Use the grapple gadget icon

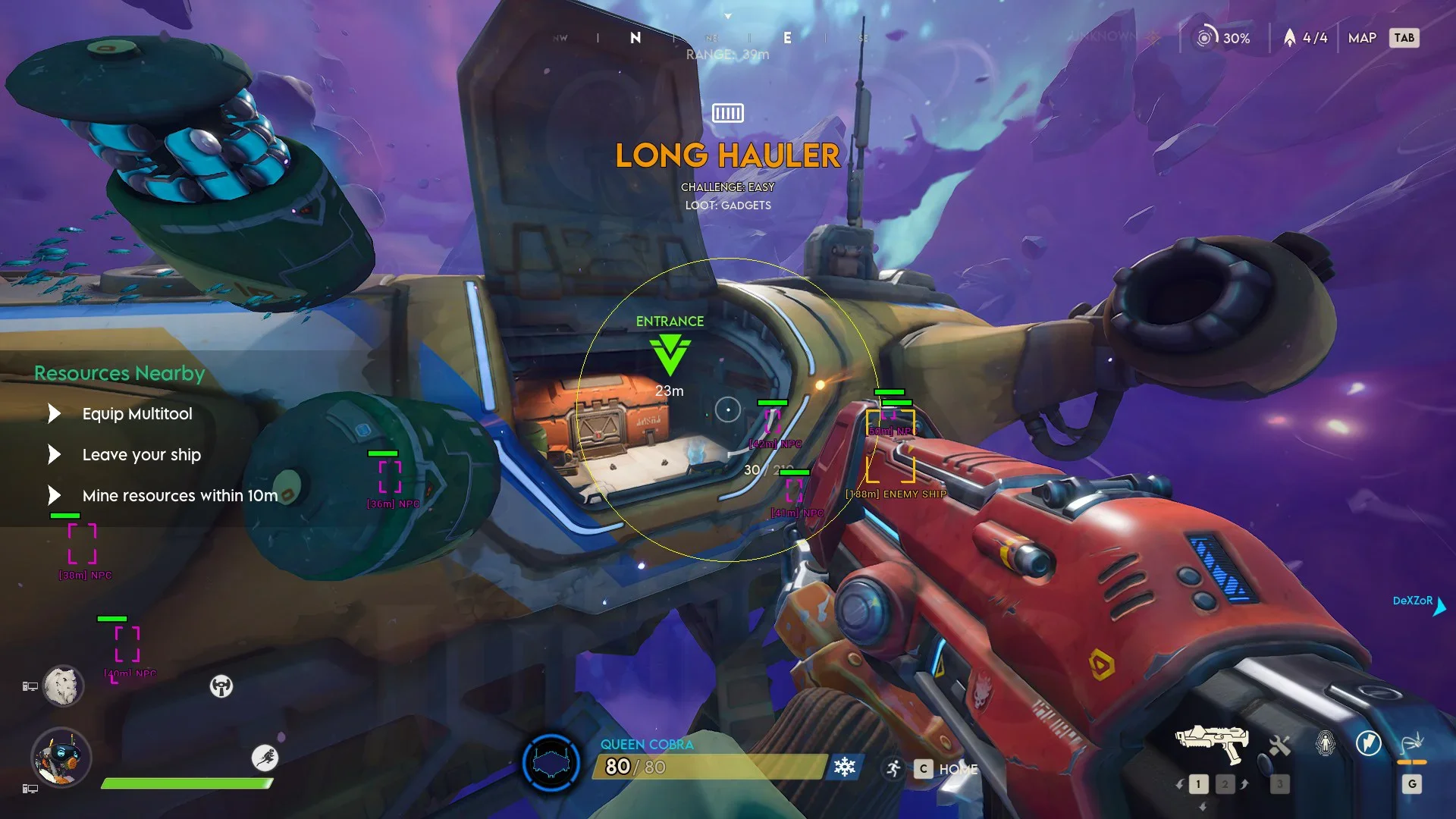tap(1411, 743)
